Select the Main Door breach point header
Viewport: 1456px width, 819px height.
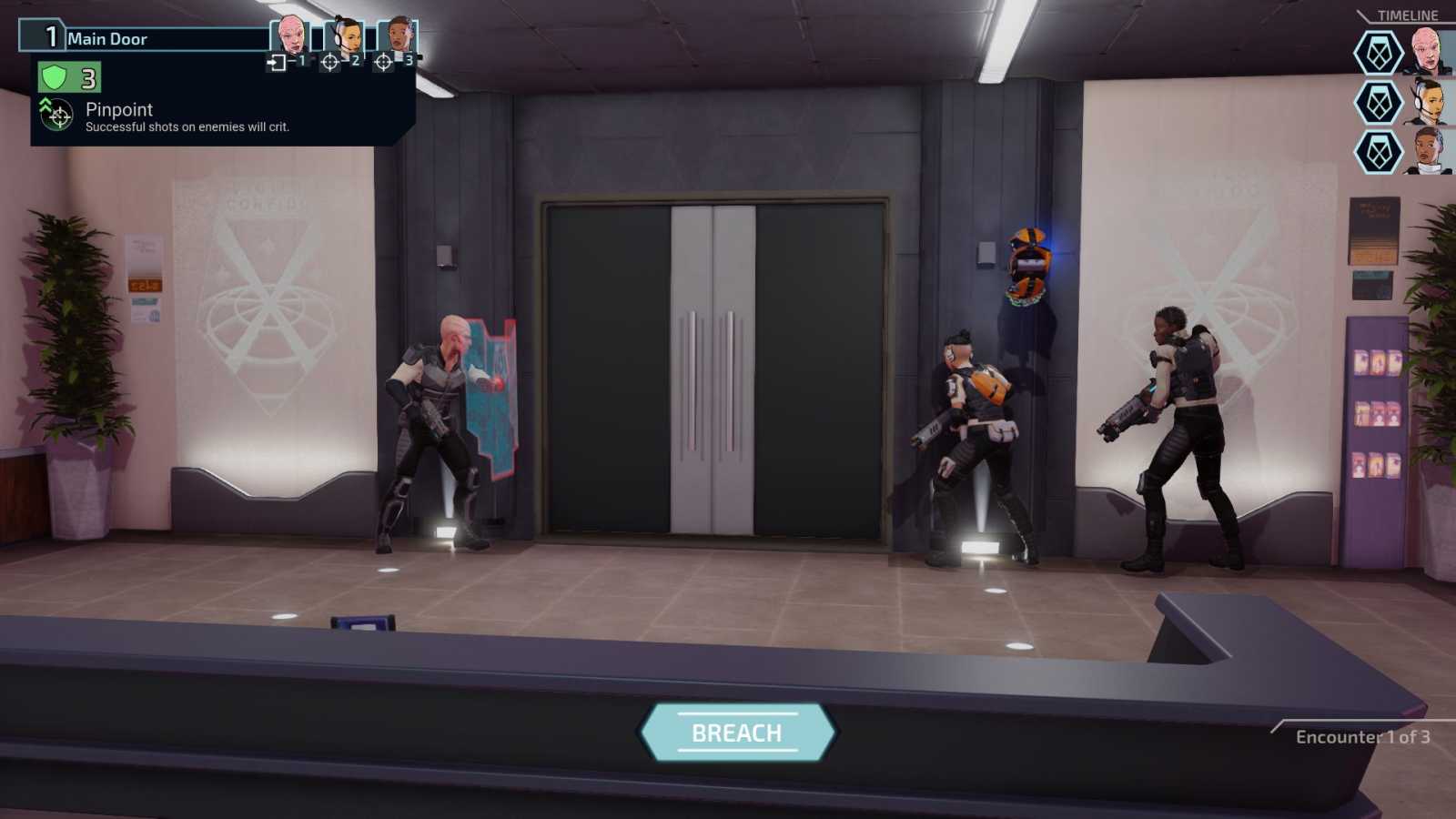pos(109,39)
